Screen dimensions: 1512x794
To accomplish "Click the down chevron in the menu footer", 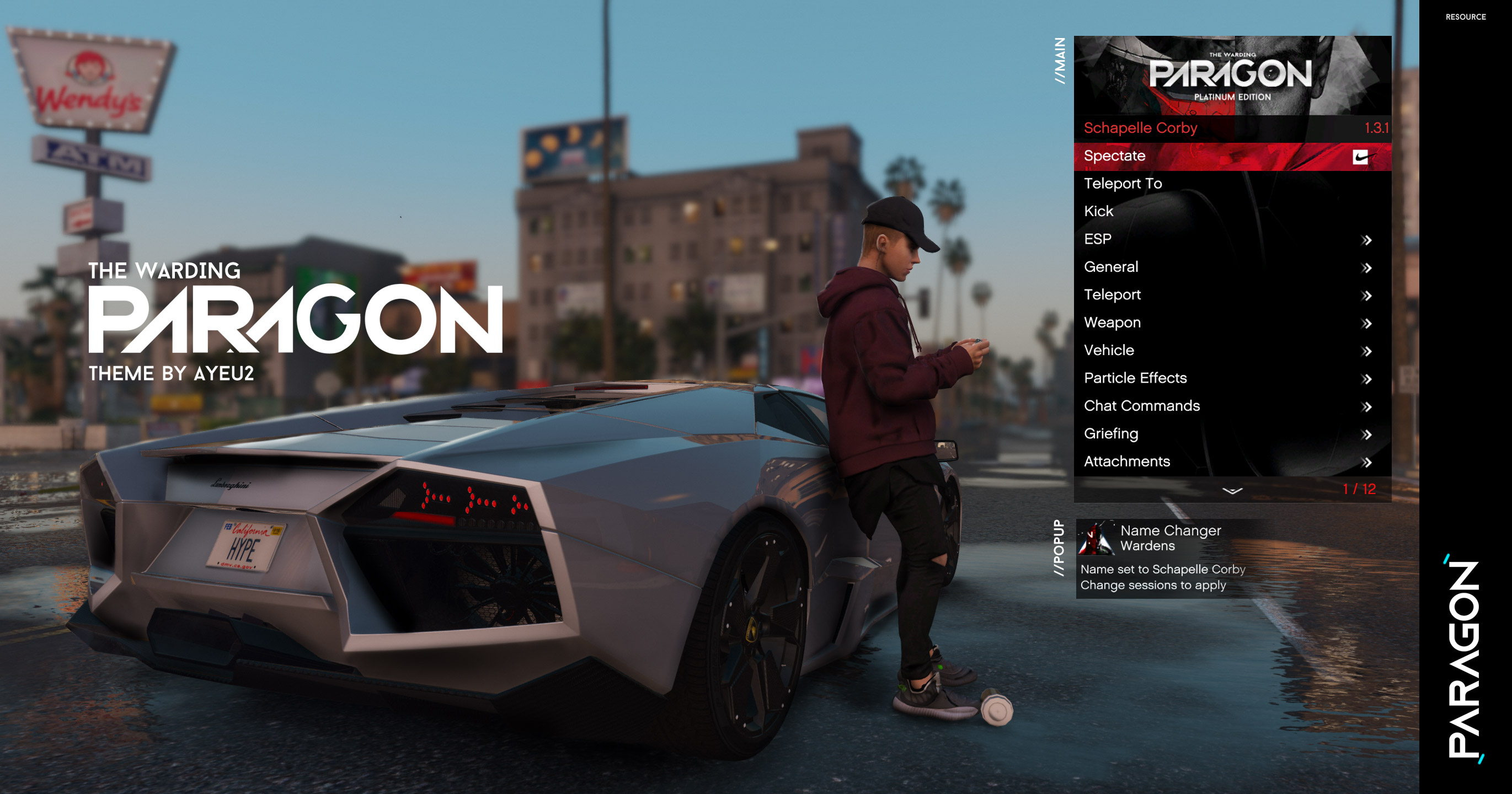I will pos(1232,490).
